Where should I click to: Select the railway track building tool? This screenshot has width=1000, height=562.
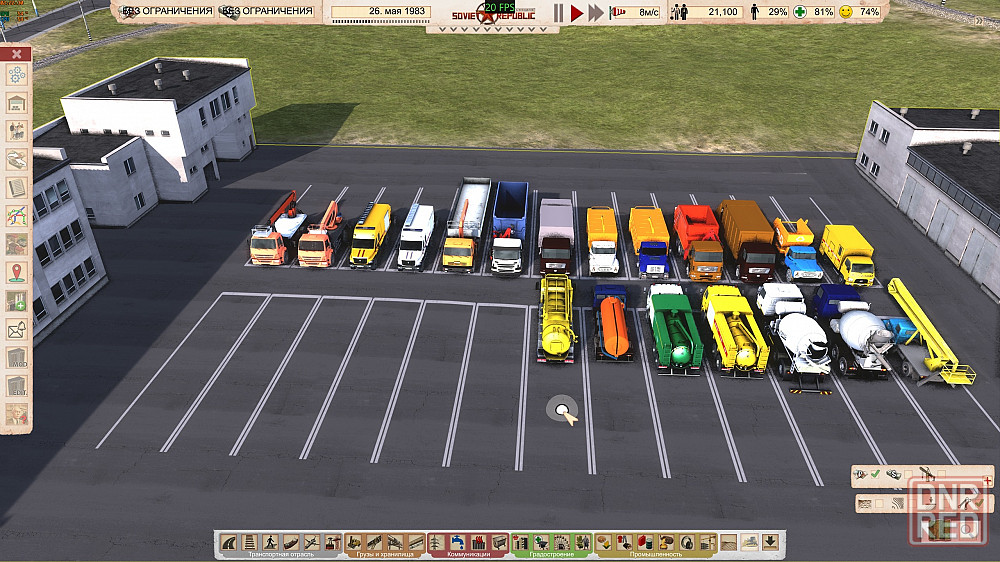coord(248,542)
